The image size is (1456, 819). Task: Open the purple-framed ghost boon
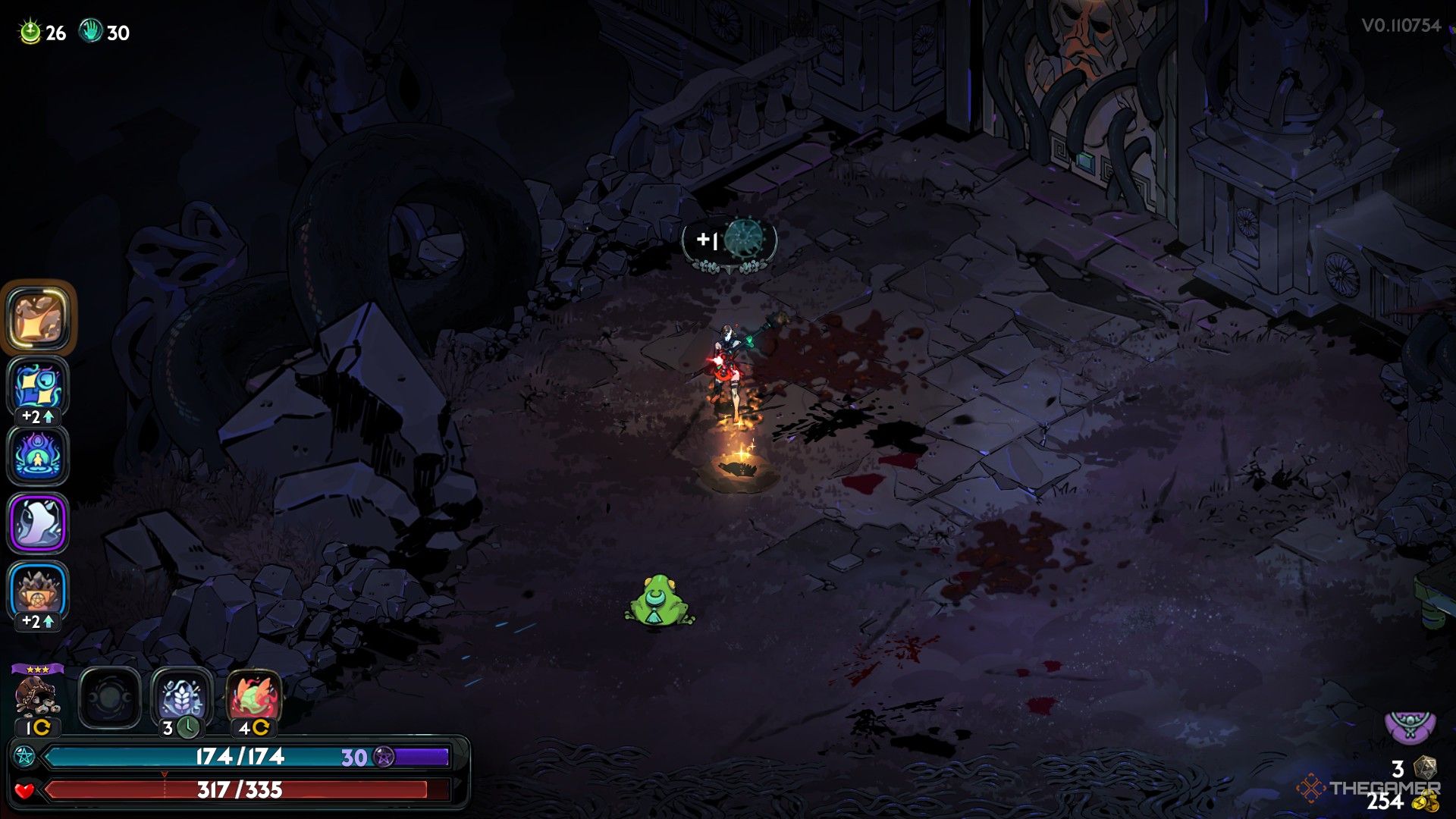tap(38, 522)
